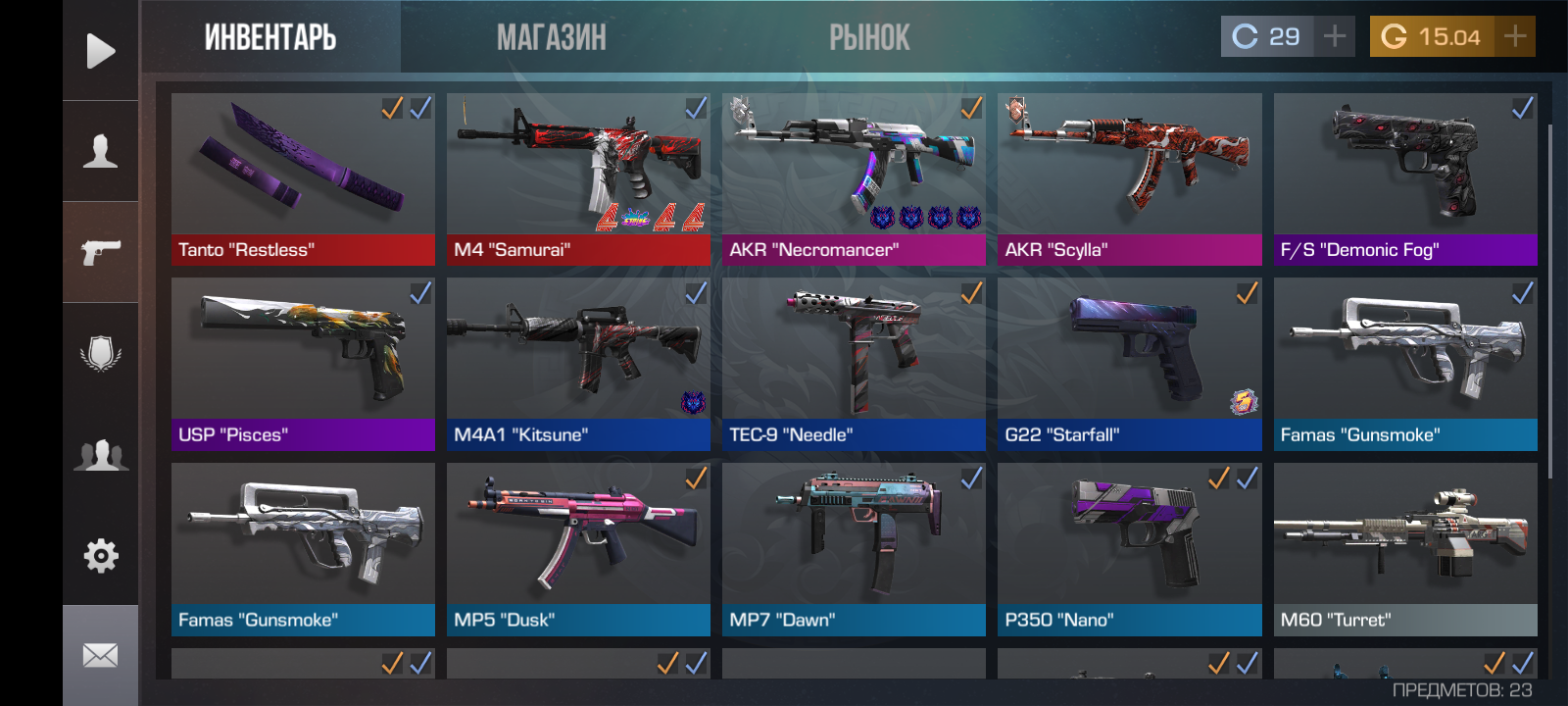This screenshot has width=1568, height=706.
Task: Select the M60 "Turret" machine gun
Action: pyautogui.click(x=1405, y=549)
